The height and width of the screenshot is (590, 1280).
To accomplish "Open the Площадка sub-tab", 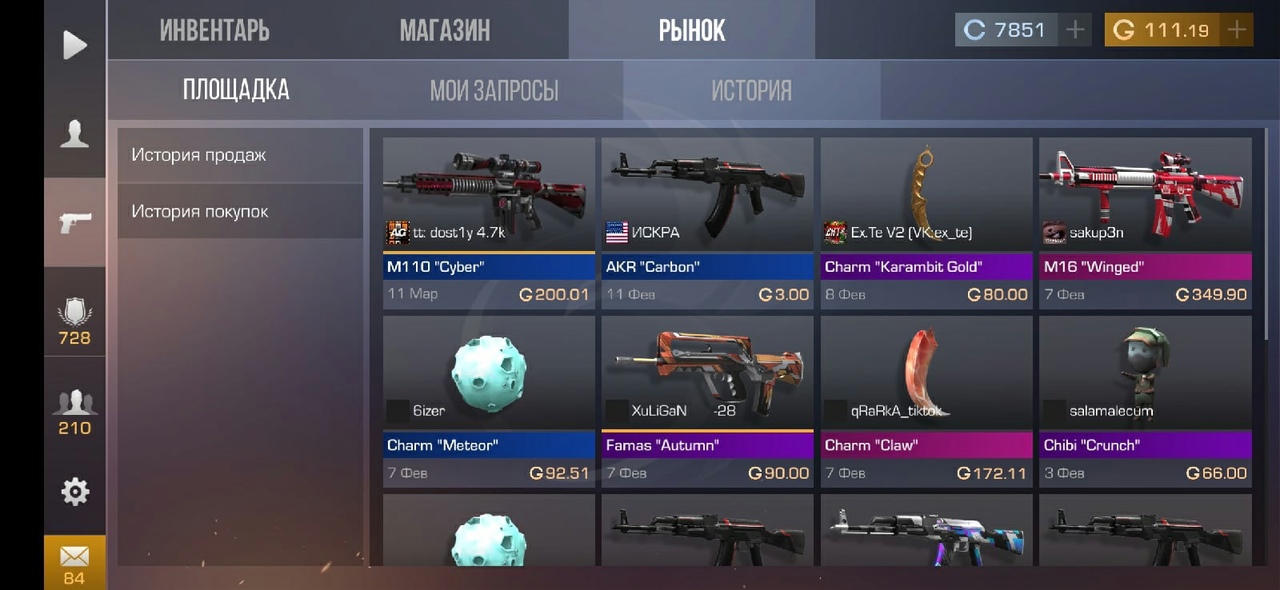I will 236,90.
